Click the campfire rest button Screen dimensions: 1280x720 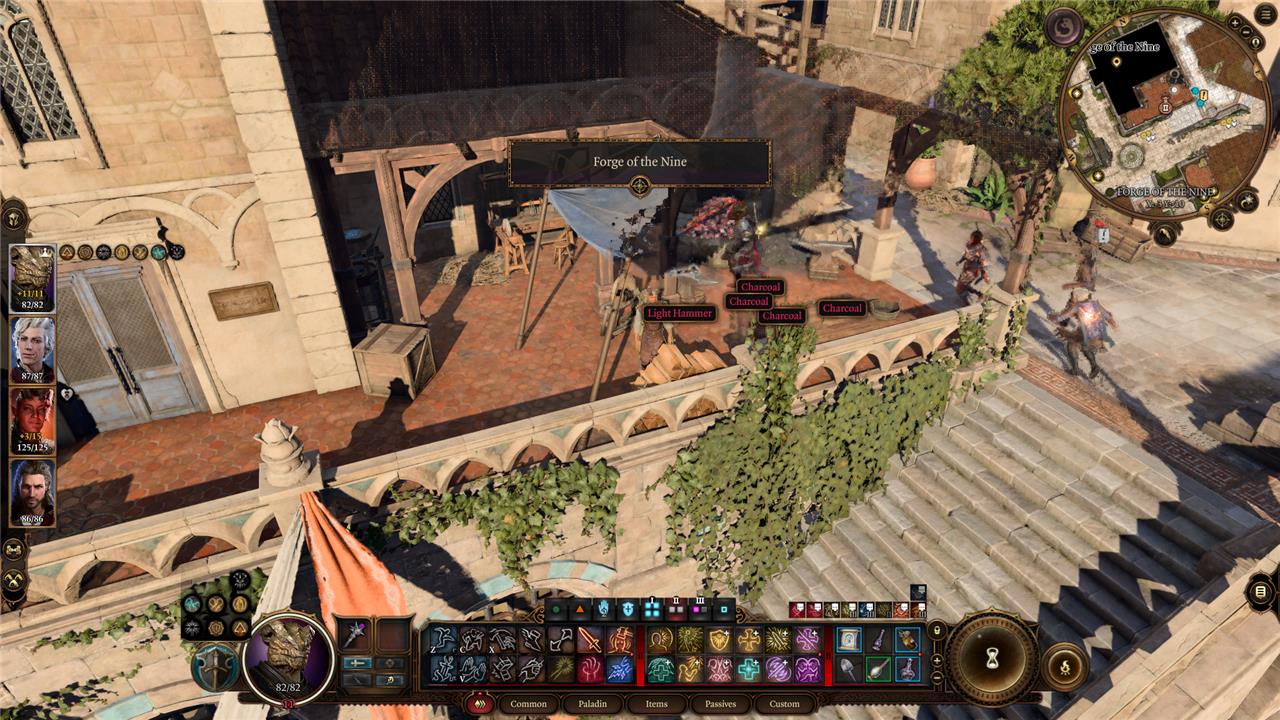(x=1063, y=665)
